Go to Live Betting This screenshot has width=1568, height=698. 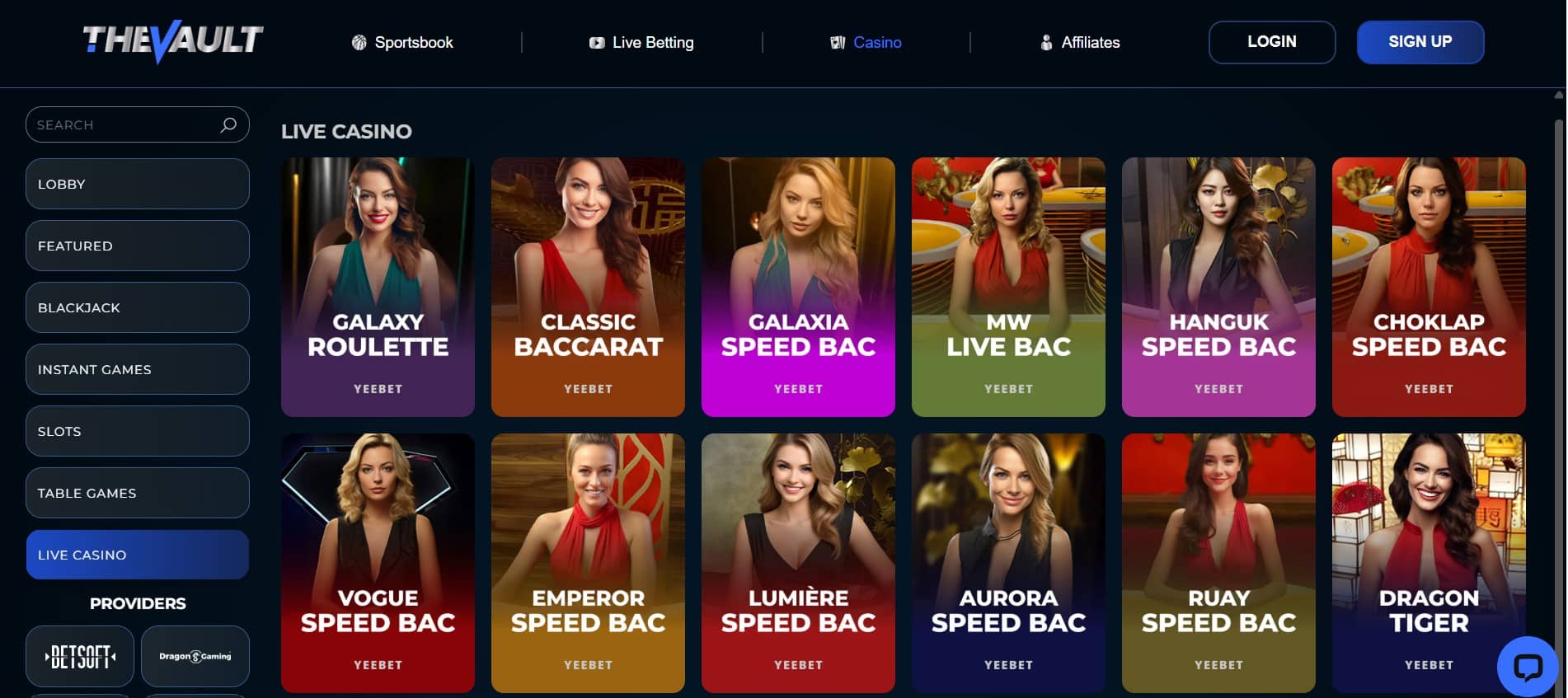click(x=641, y=42)
